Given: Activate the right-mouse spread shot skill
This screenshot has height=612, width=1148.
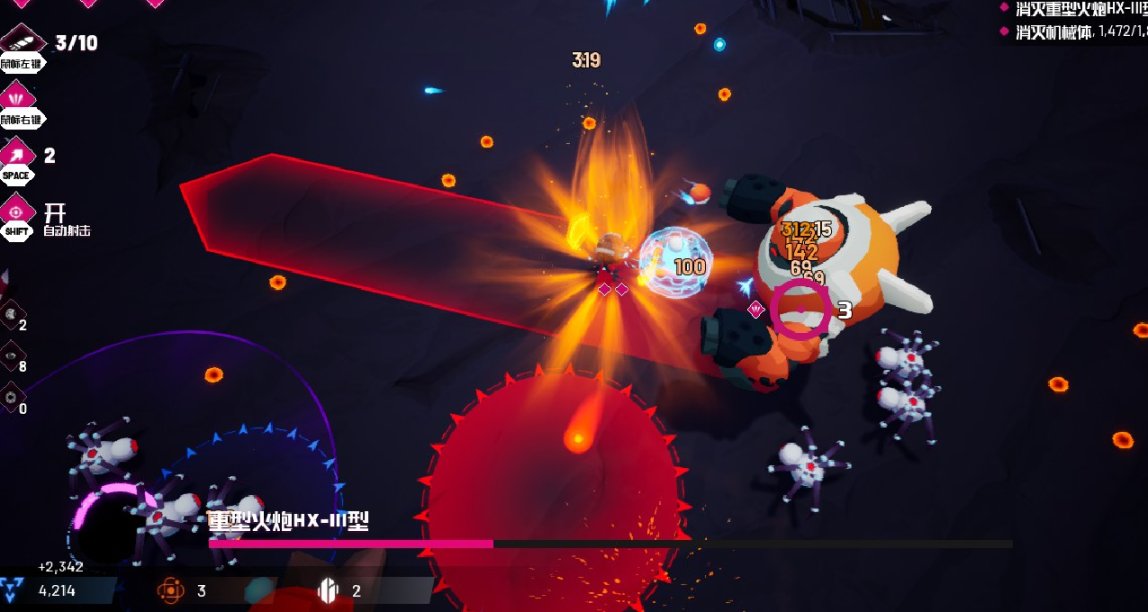Looking at the screenshot, I should [x=18, y=97].
